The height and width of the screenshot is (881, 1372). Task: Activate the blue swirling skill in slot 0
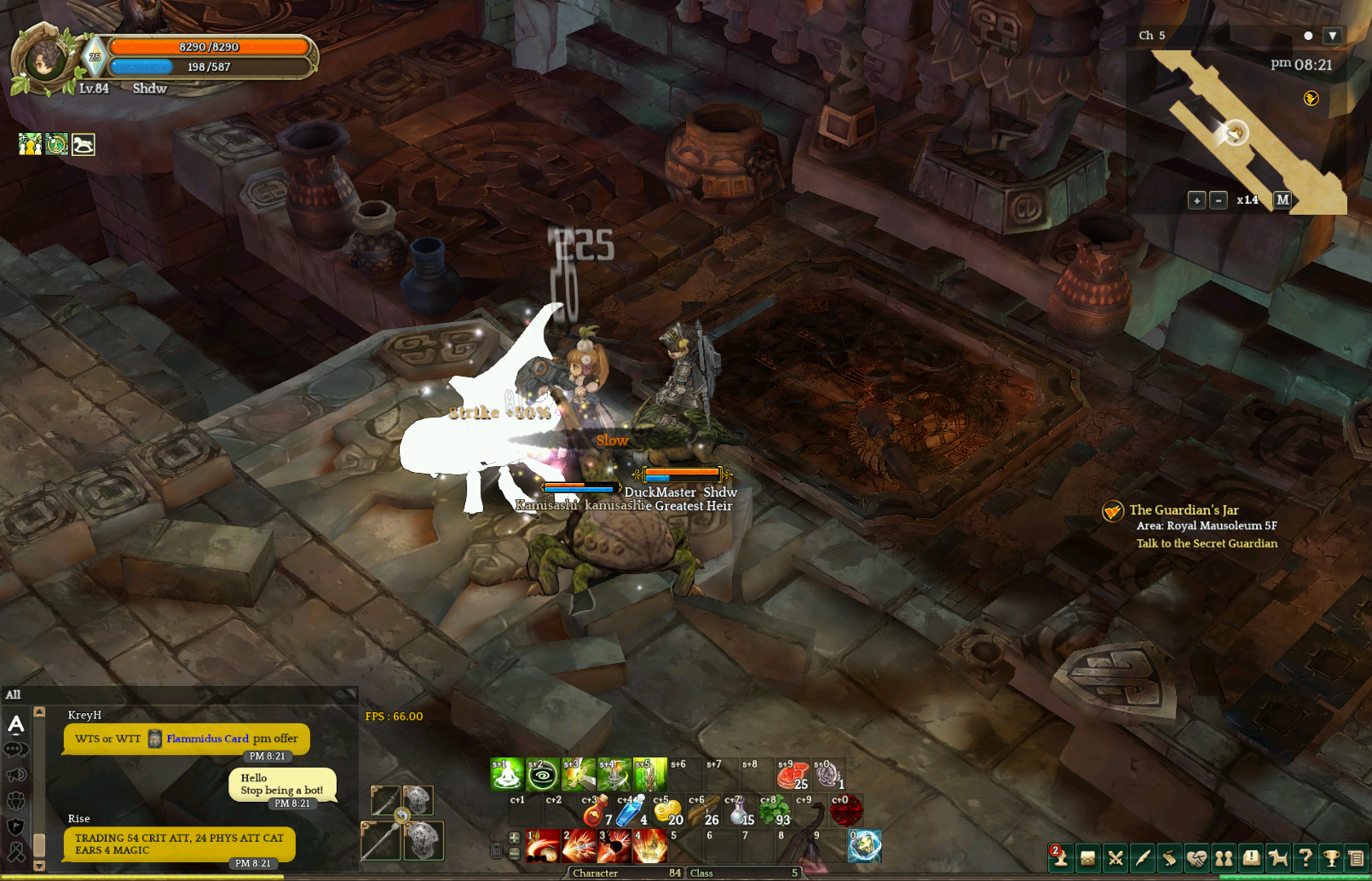[x=864, y=846]
